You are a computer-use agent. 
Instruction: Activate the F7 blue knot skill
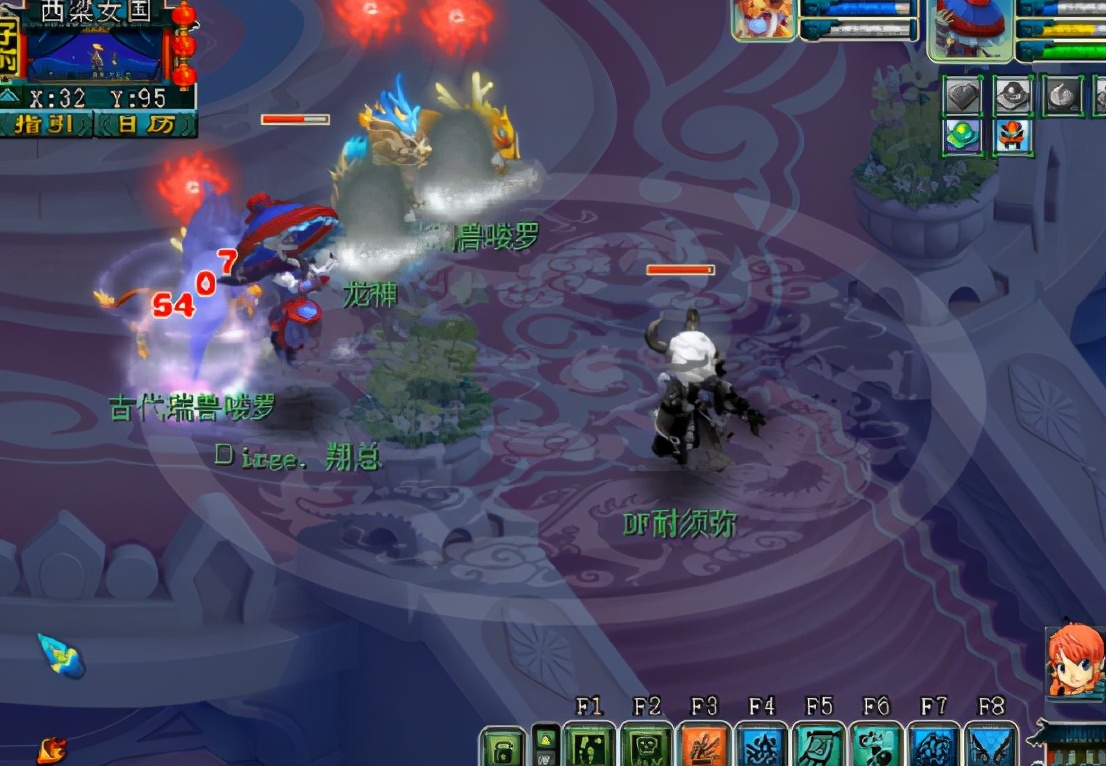[933, 746]
